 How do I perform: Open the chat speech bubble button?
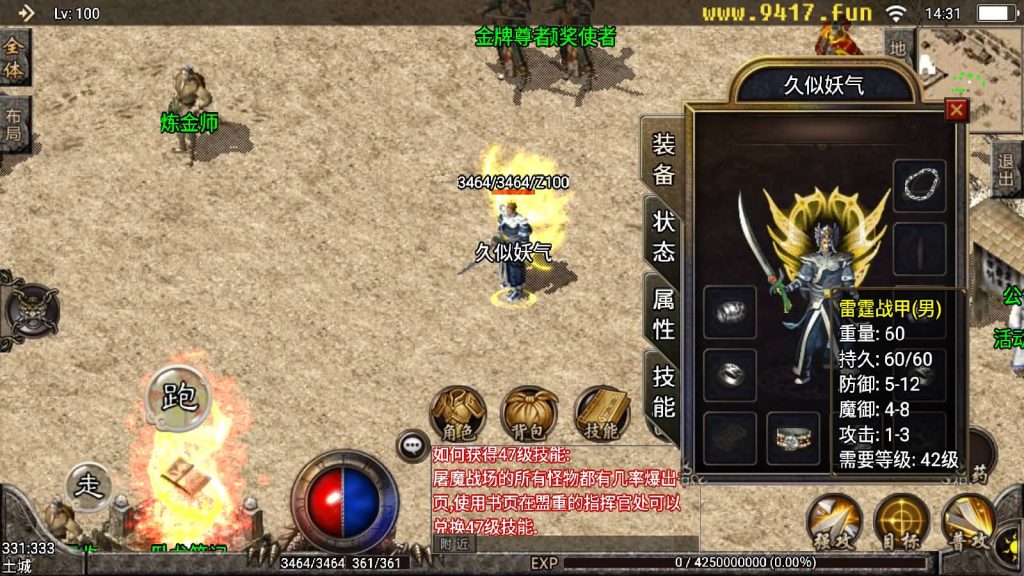point(412,445)
